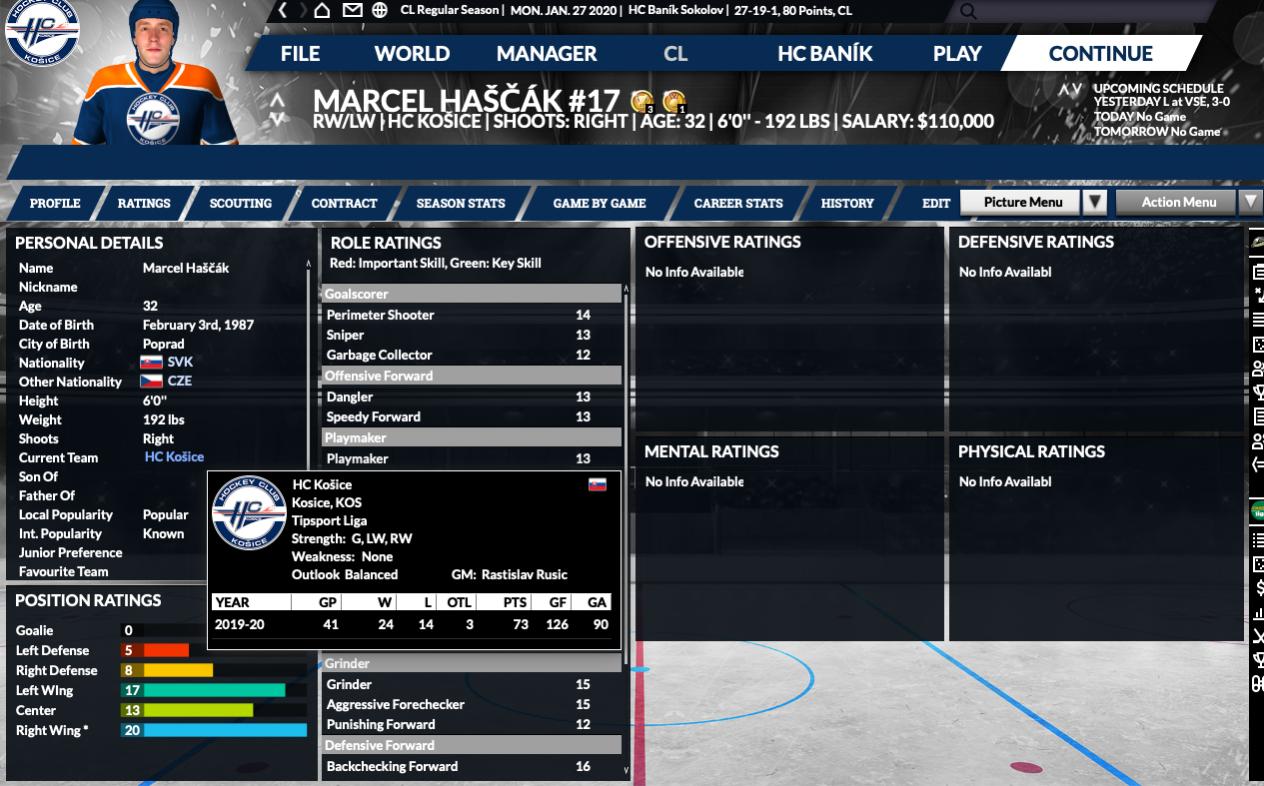Open the FILE menu
The height and width of the screenshot is (786, 1264).
(x=300, y=54)
